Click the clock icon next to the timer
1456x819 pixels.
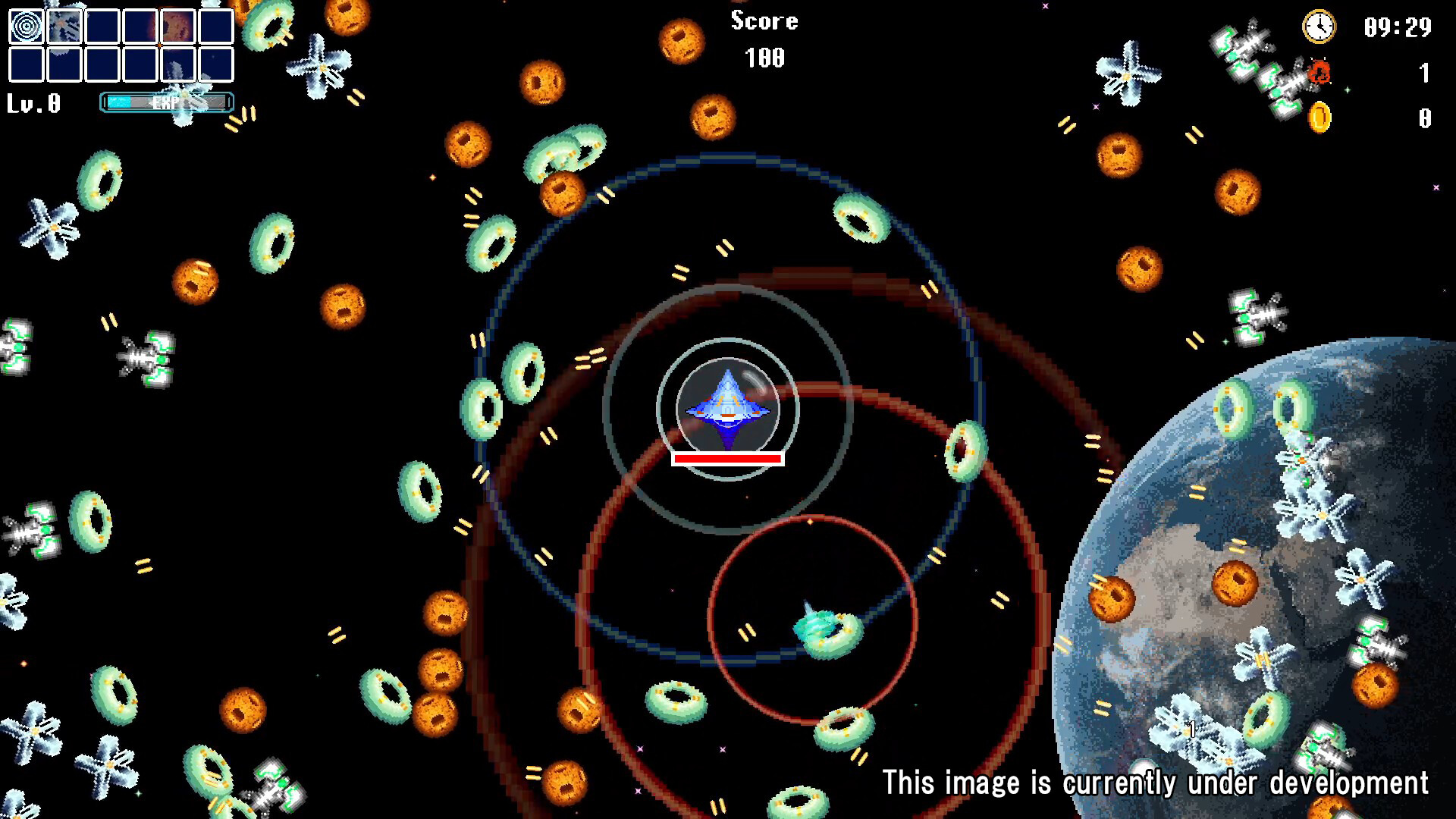click(1318, 27)
